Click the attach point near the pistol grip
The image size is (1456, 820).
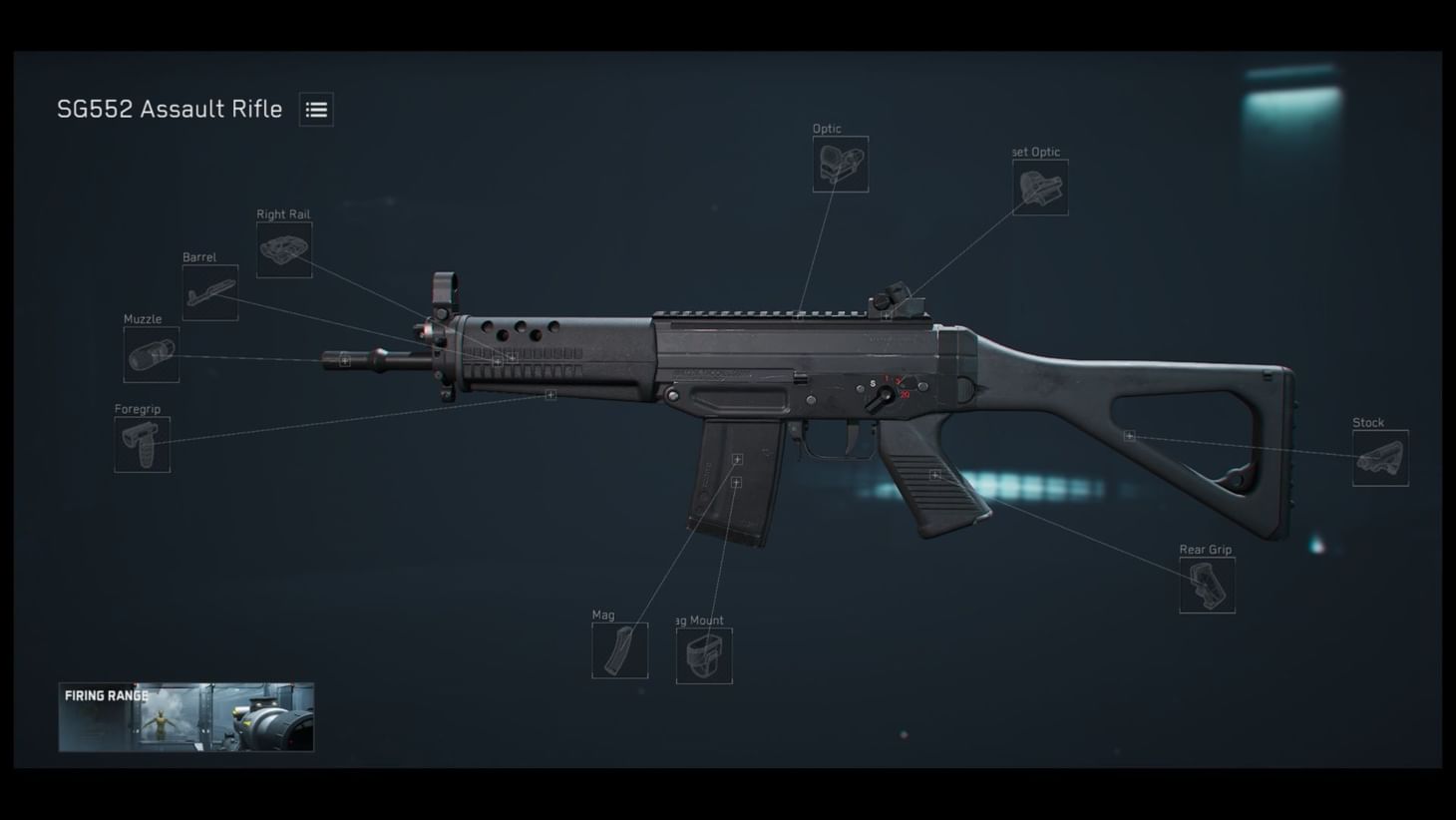tap(933, 474)
